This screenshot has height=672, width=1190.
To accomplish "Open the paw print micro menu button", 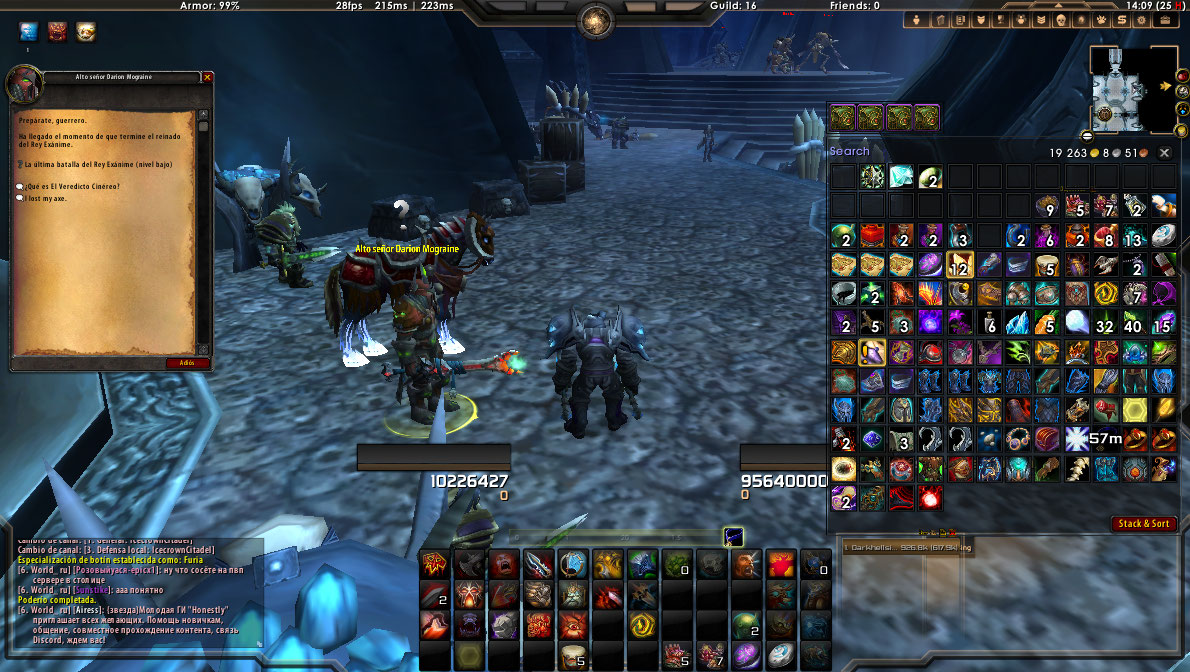I will pyautogui.click(x=1099, y=20).
